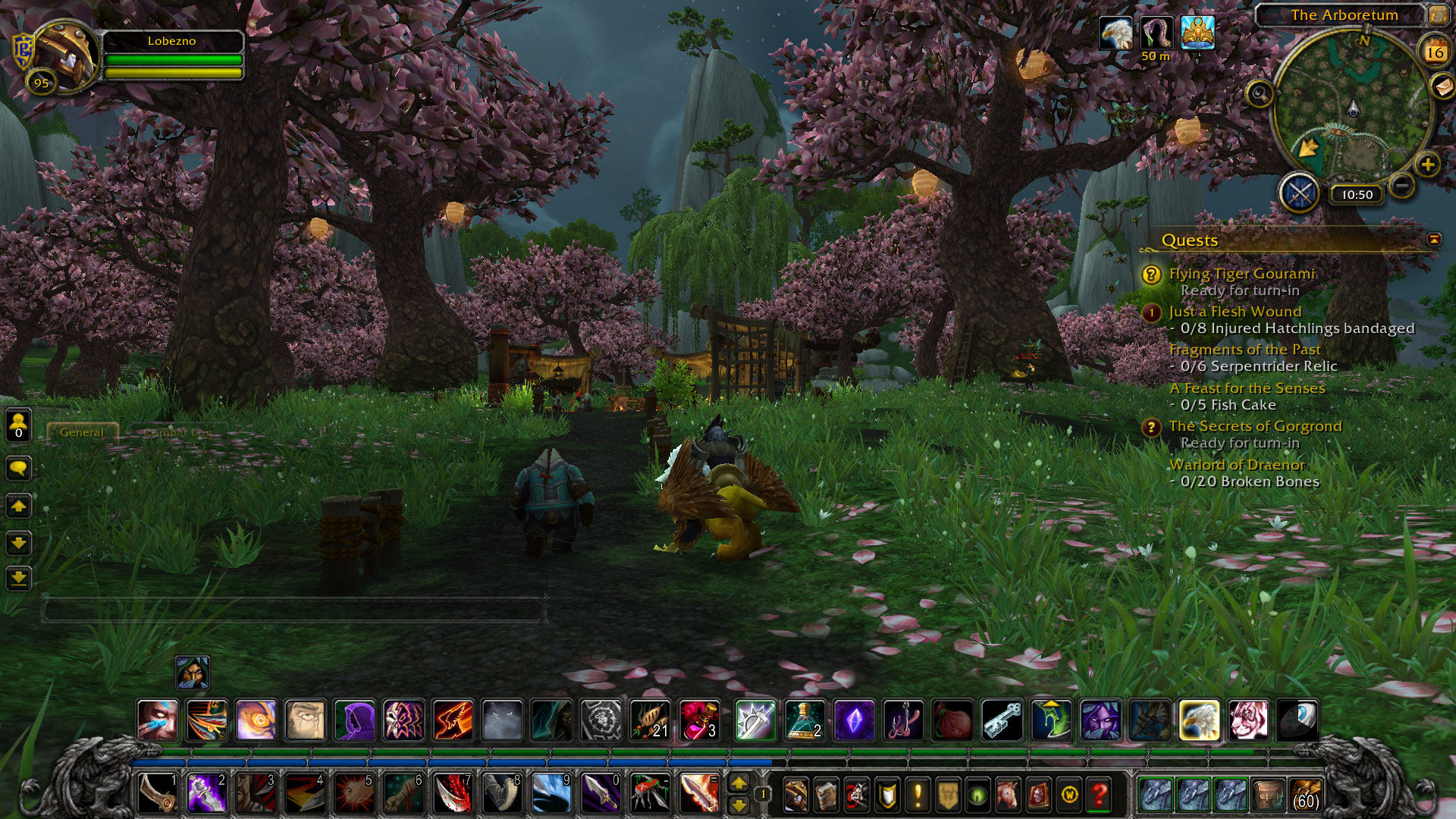
Task: Open the main backpack showing 60 free slots
Action: [x=1304, y=795]
